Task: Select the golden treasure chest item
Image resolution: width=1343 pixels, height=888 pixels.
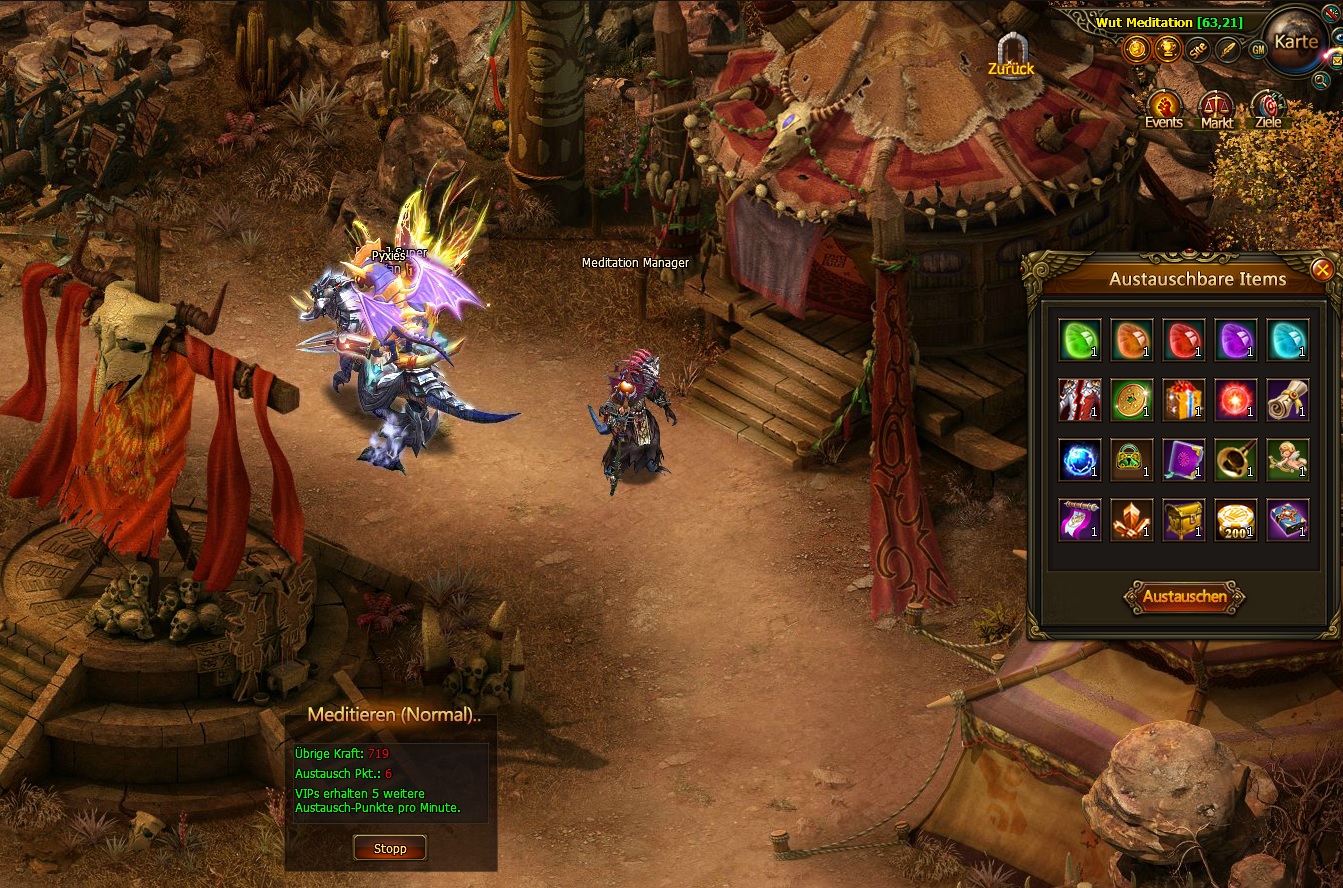Action: (1184, 520)
